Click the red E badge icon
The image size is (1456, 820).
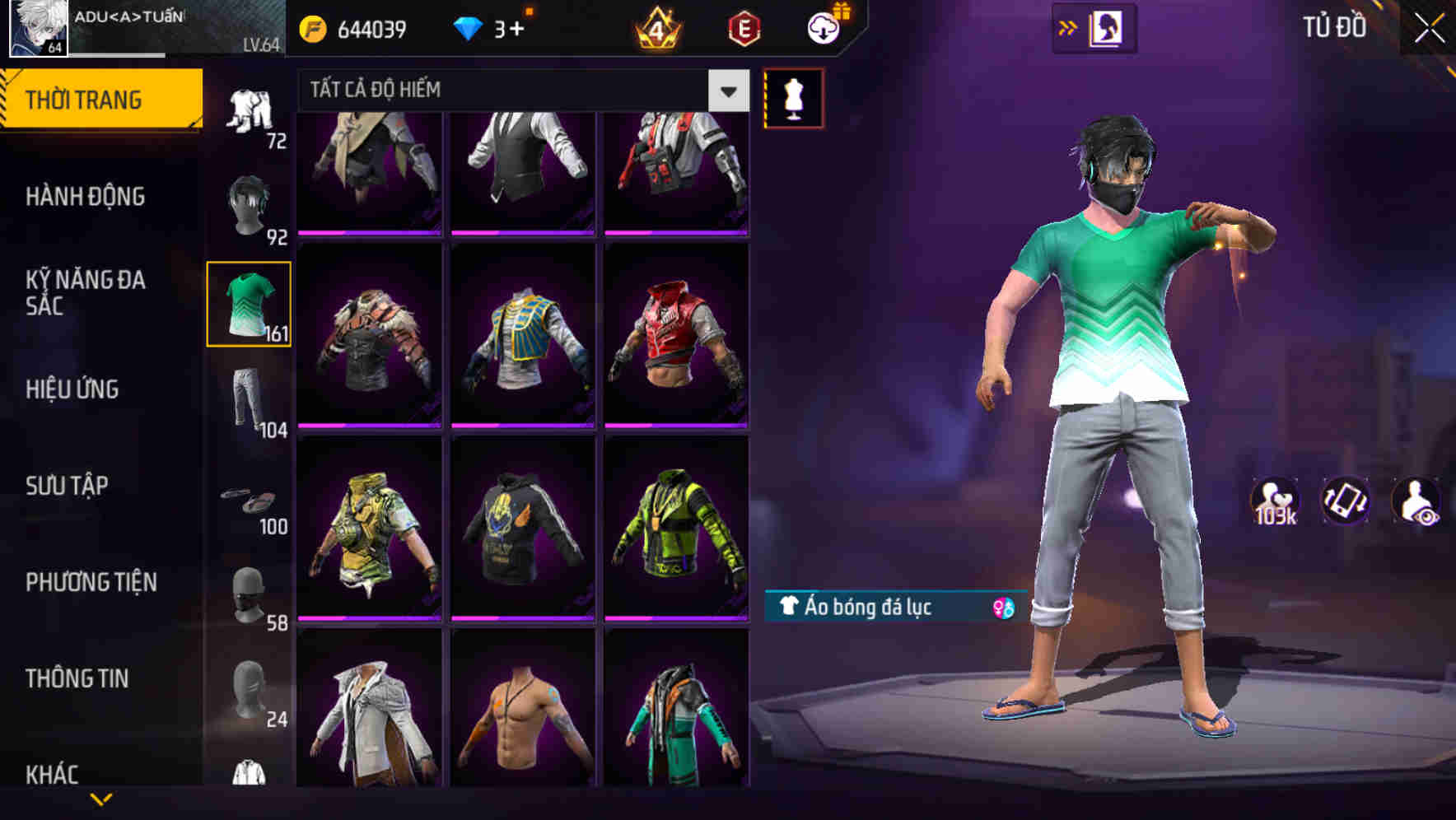tap(741, 27)
